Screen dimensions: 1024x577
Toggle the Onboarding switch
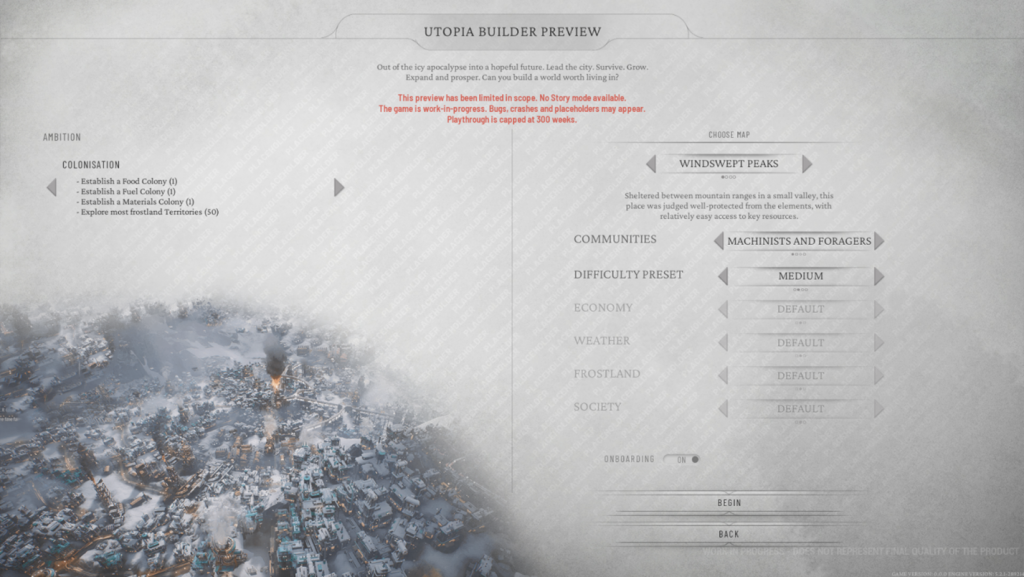(687, 459)
